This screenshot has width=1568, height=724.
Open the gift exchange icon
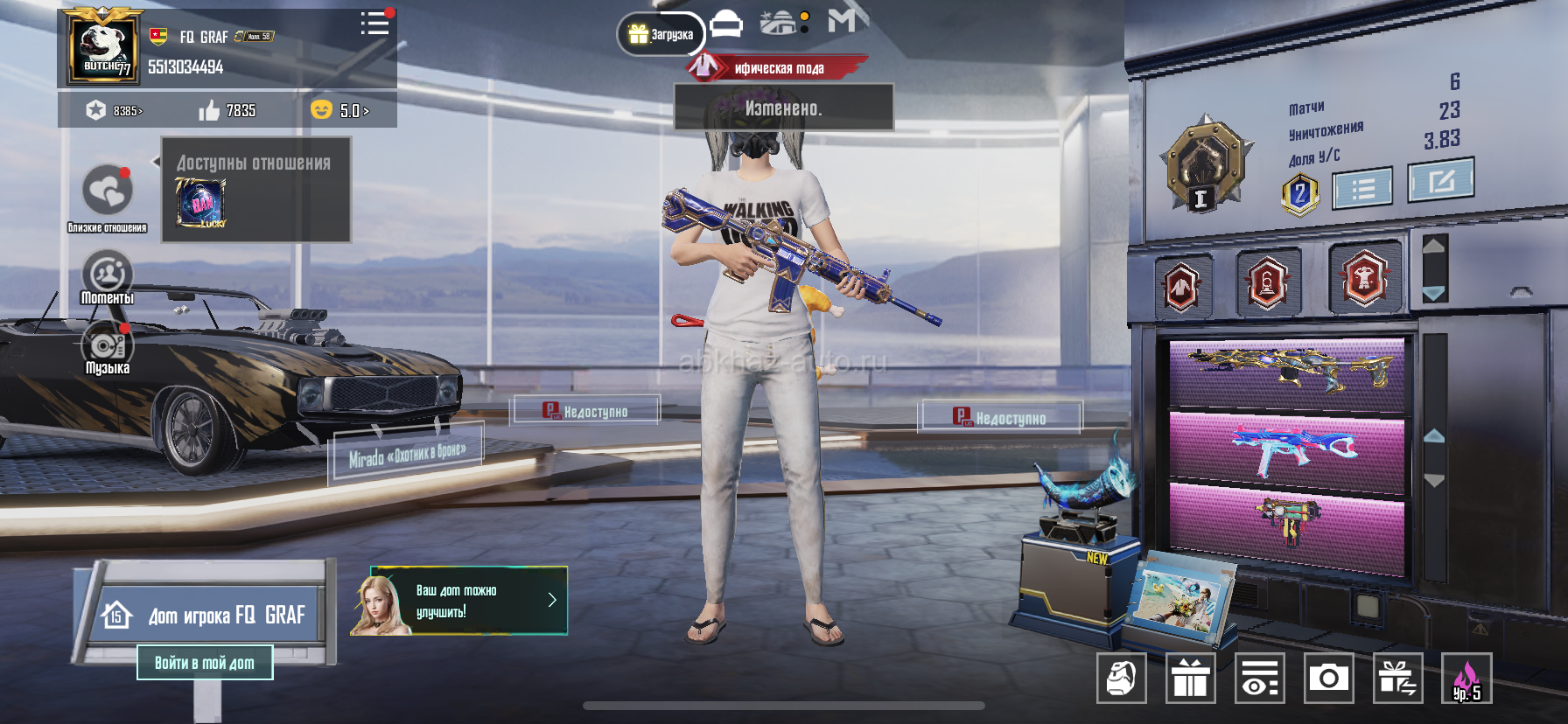tap(1397, 678)
